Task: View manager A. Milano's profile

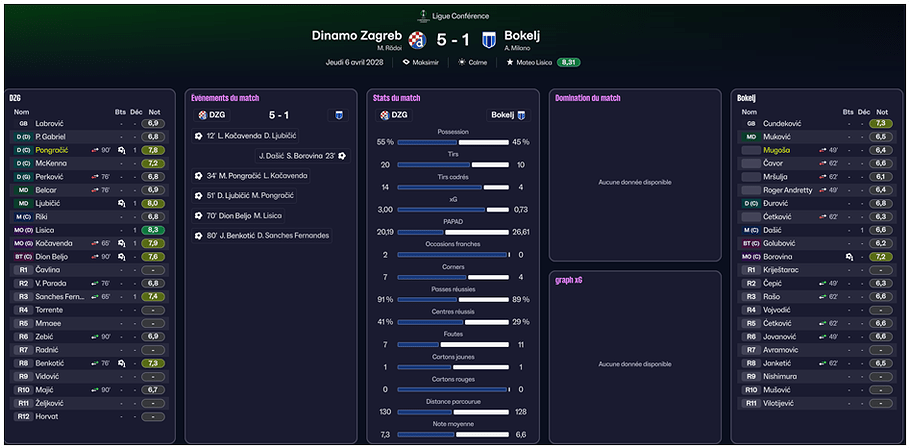Action: click(517, 48)
